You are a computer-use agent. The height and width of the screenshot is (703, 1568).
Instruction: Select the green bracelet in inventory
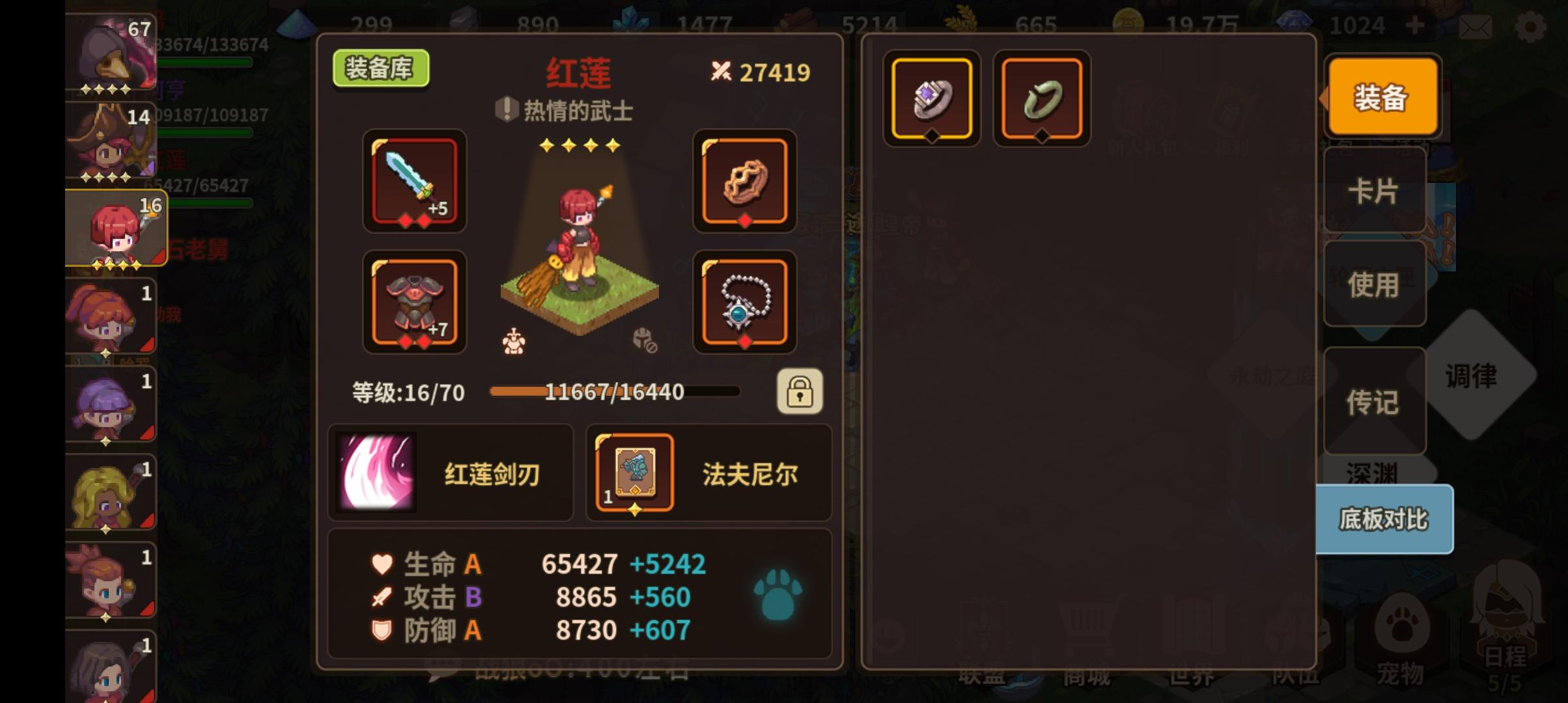tap(1040, 99)
